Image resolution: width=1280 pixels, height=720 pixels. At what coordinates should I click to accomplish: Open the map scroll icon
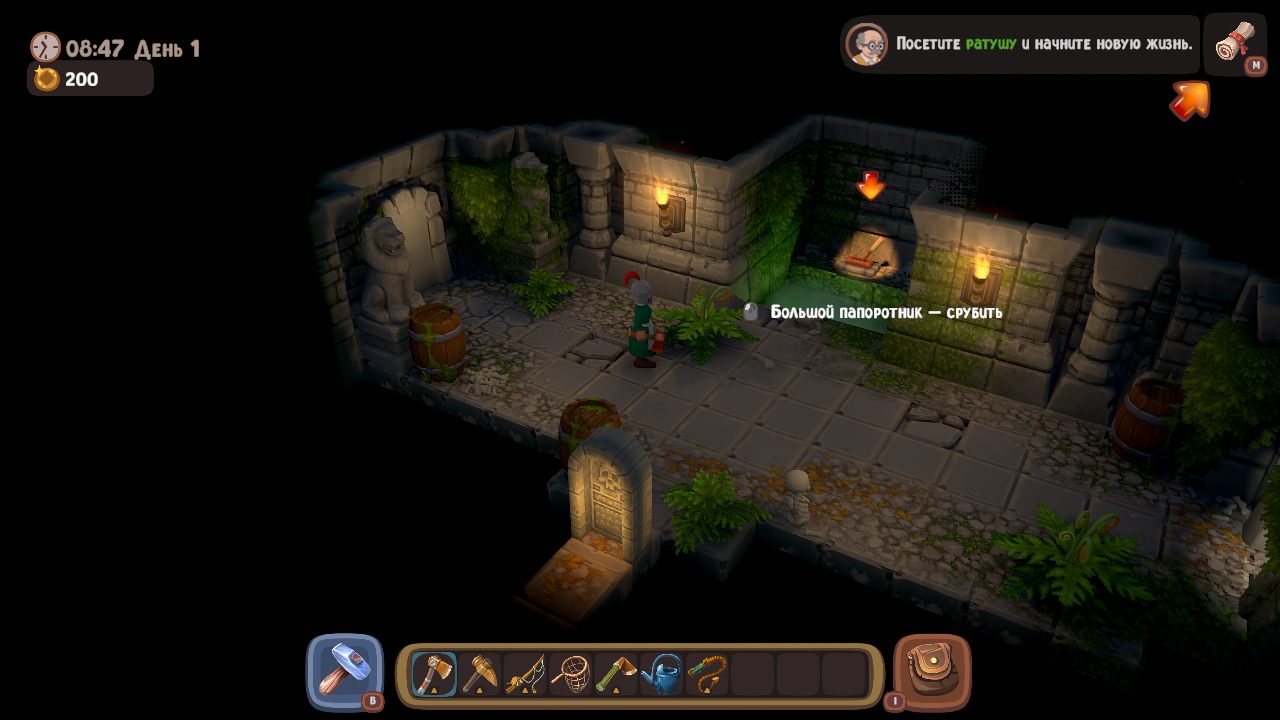[x=1234, y=43]
